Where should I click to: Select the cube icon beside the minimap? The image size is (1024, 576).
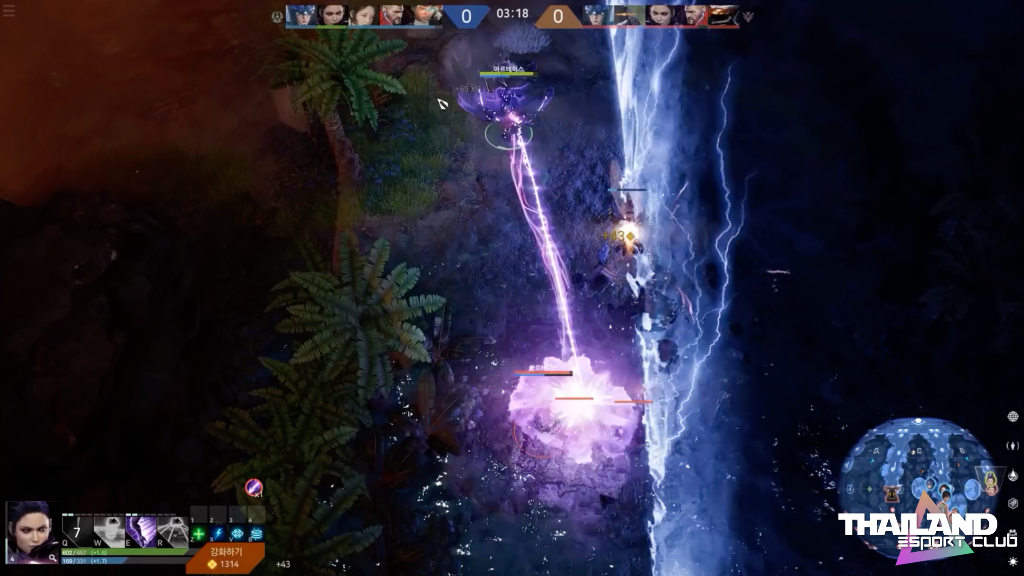(1012, 503)
